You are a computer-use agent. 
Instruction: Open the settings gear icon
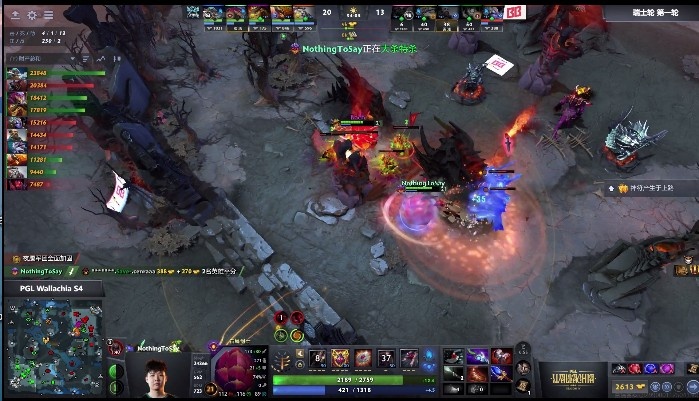(32, 15)
